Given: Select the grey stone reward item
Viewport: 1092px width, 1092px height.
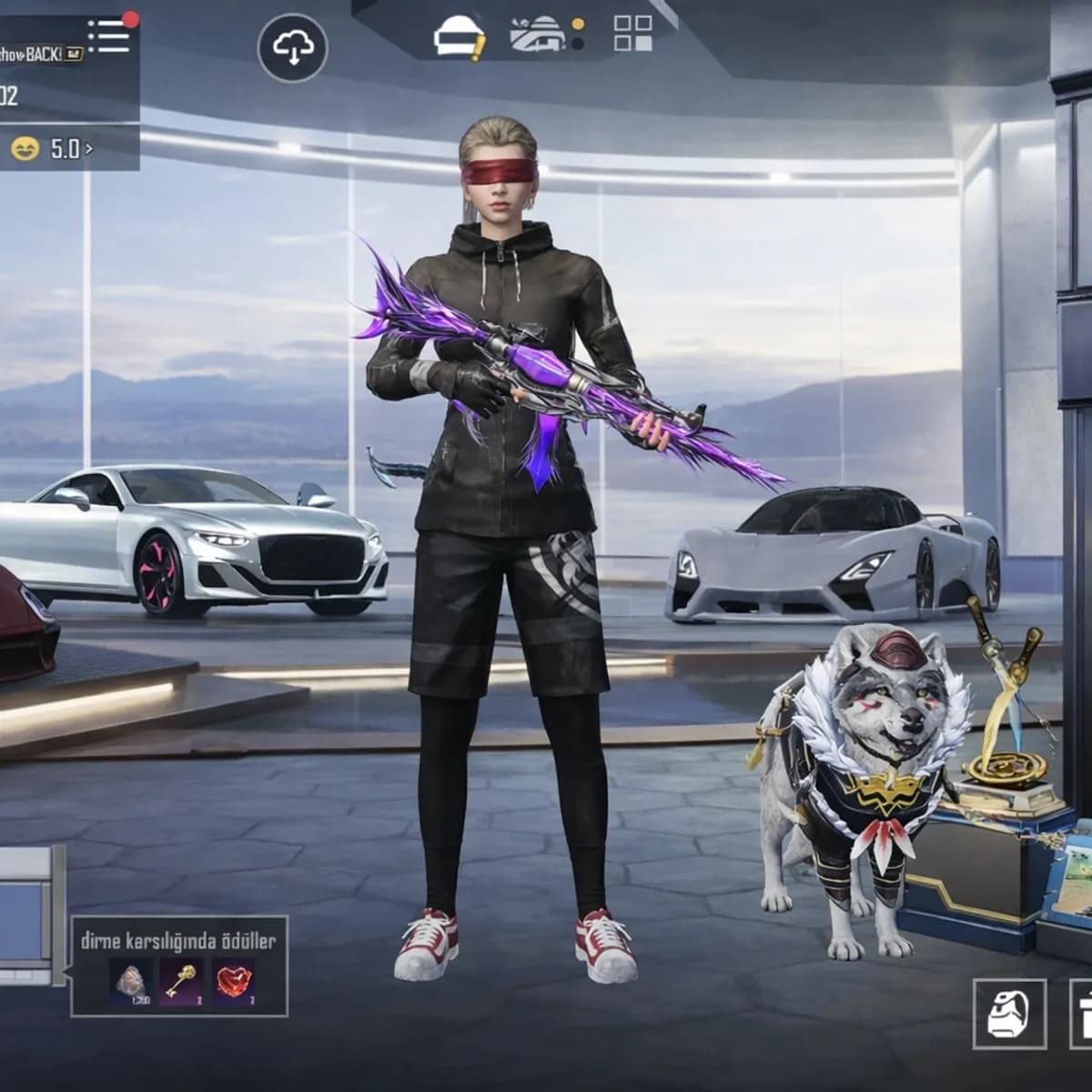Looking at the screenshot, I should pyautogui.click(x=129, y=980).
